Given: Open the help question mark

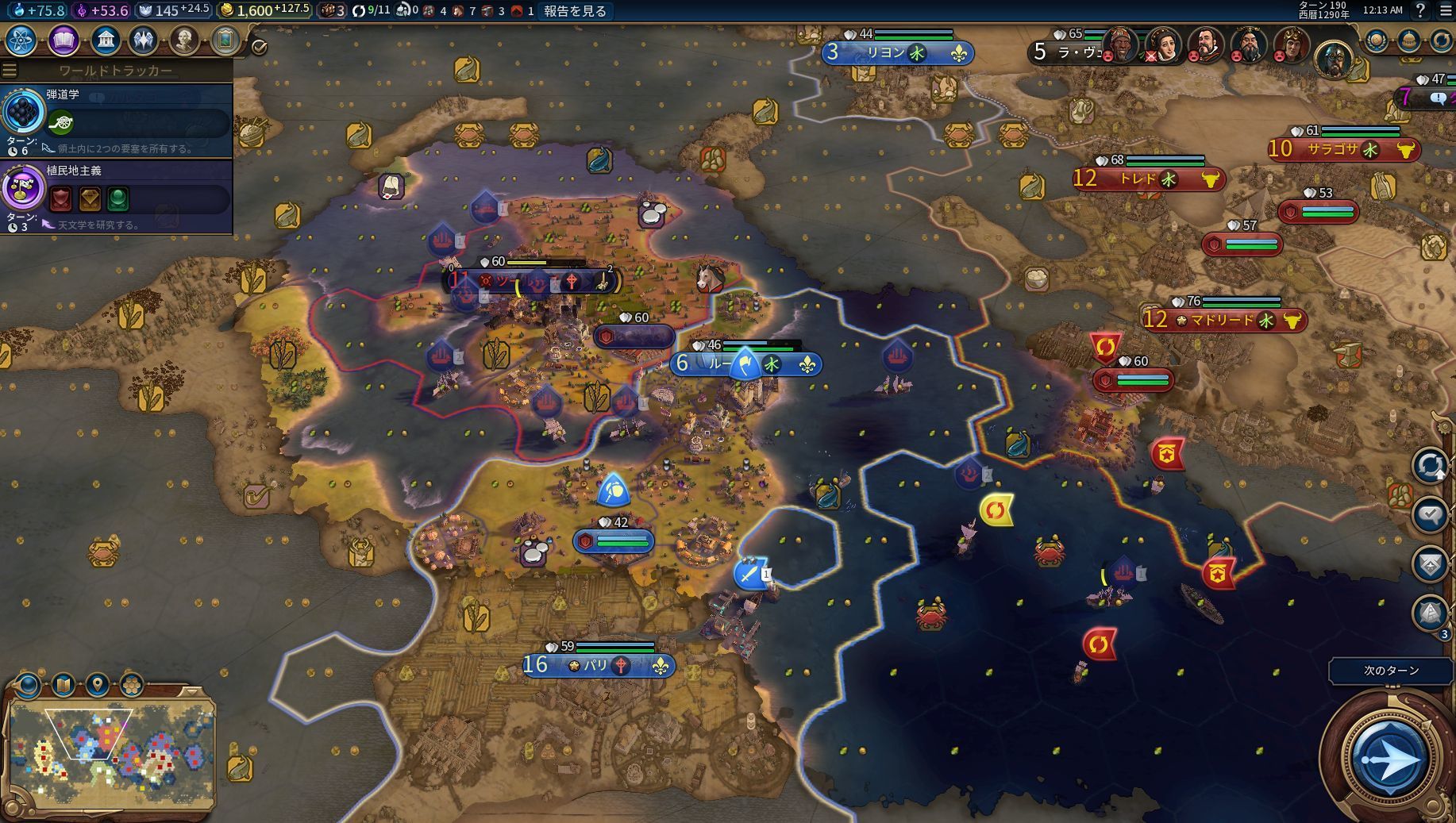Looking at the screenshot, I should (1420, 10).
